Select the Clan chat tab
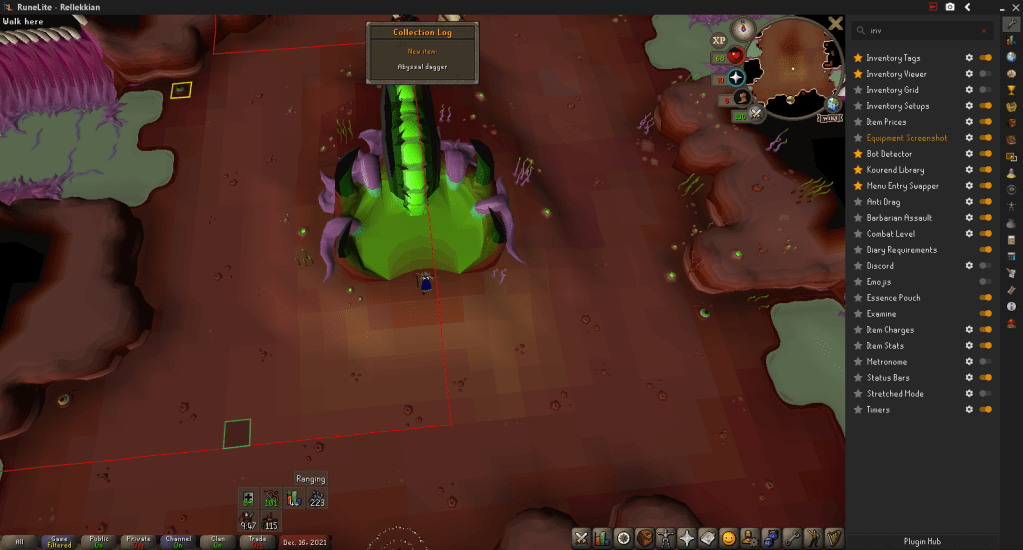Image resolution: width=1023 pixels, height=550 pixels. coord(217,541)
